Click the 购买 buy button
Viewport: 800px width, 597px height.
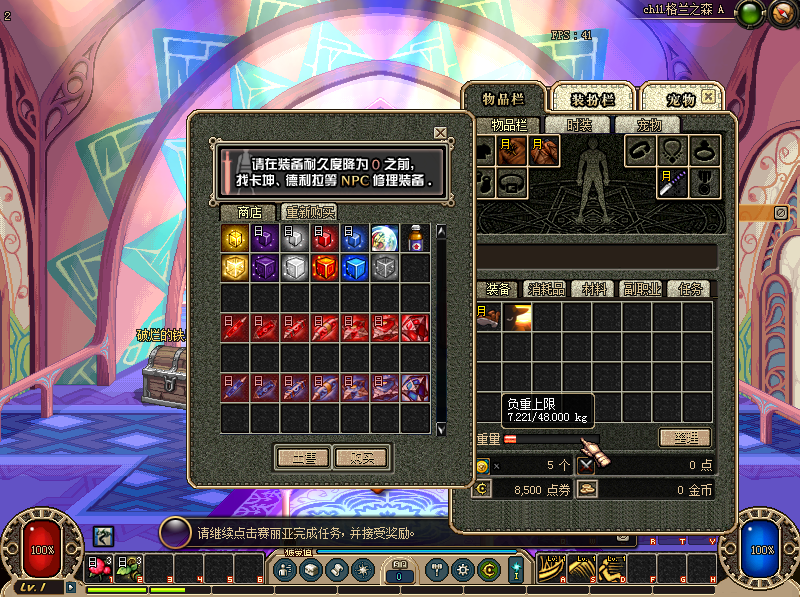point(361,457)
